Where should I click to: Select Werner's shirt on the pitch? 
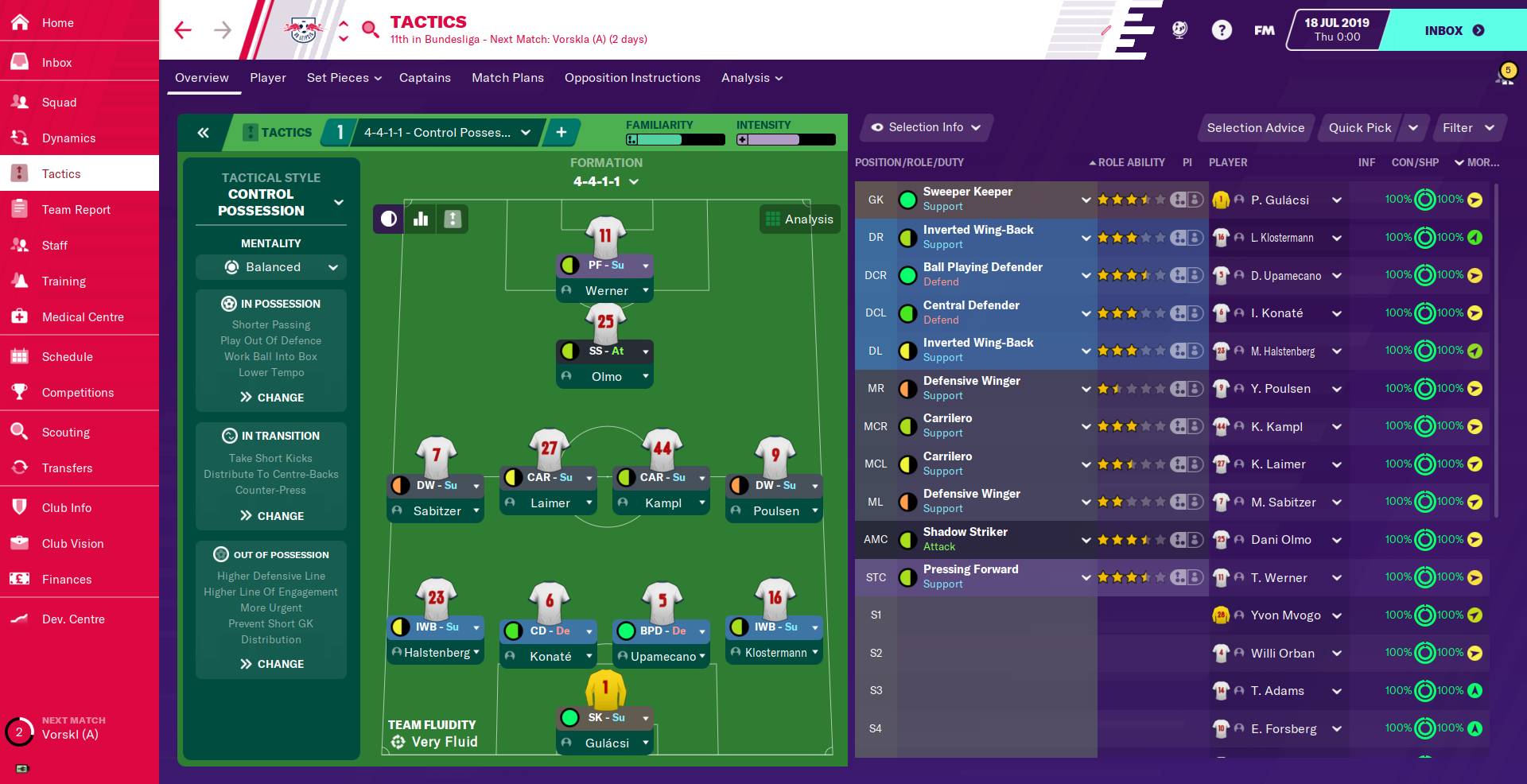coord(606,235)
